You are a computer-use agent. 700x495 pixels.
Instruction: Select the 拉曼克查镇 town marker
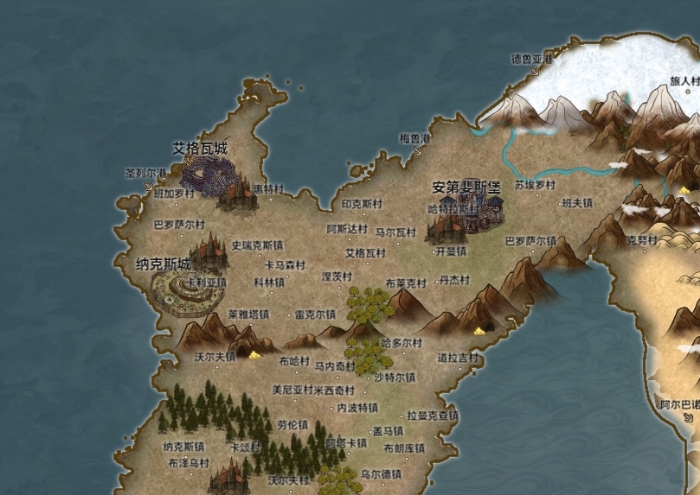click(x=432, y=415)
